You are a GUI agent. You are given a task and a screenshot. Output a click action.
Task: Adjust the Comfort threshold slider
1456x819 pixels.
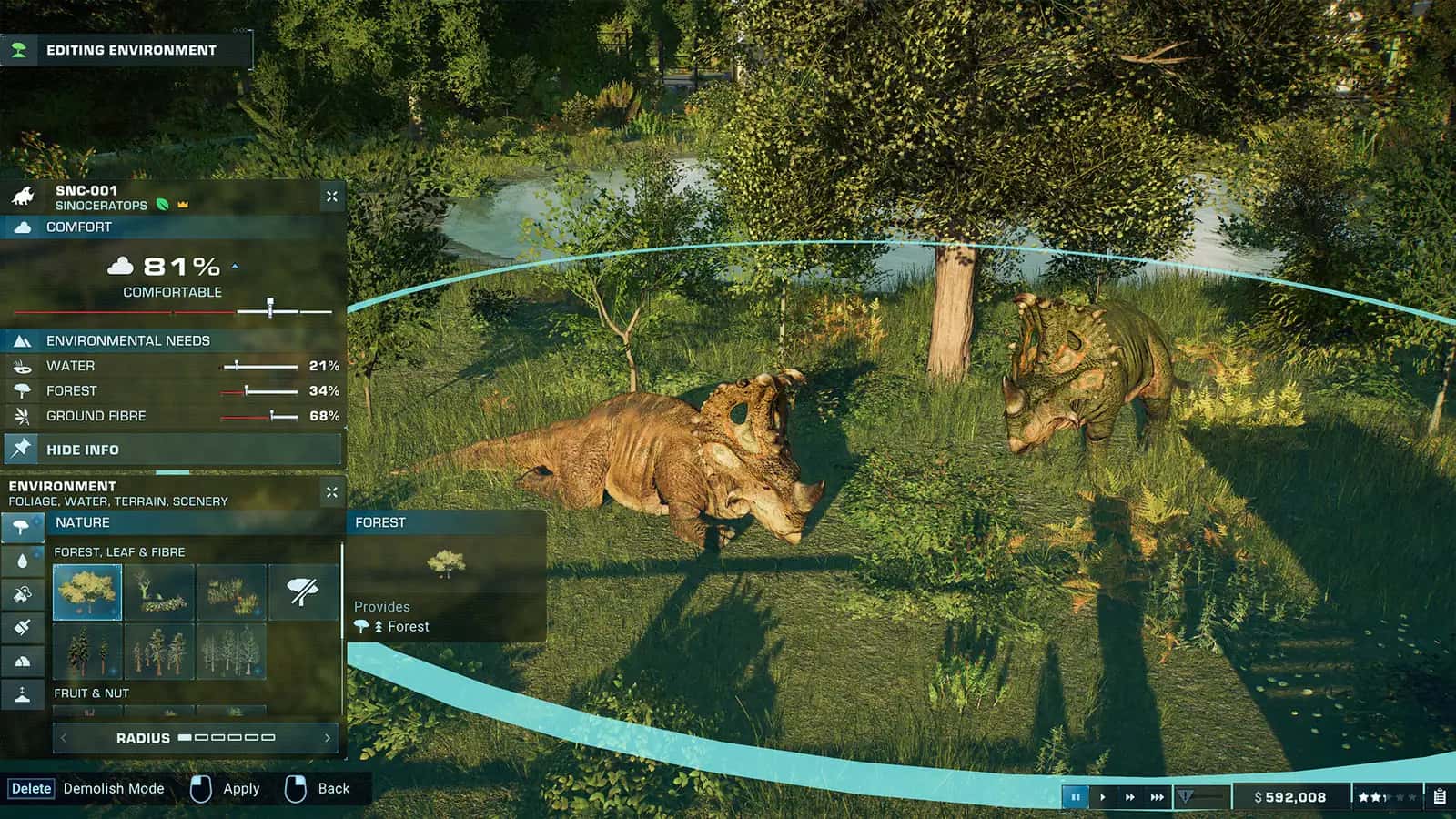click(x=270, y=307)
